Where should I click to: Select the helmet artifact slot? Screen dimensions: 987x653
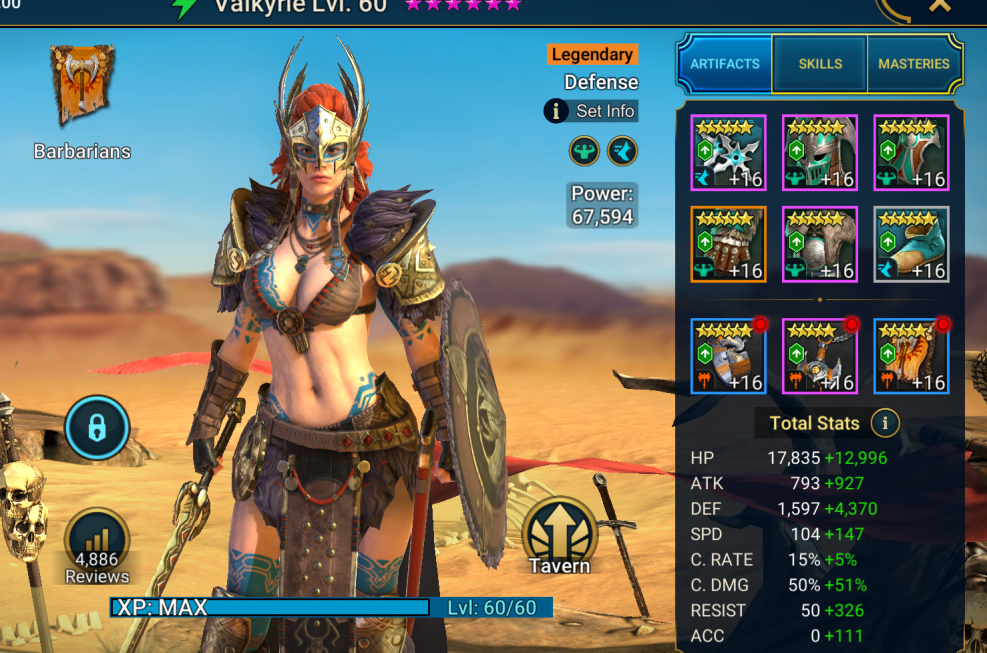(820, 152)
